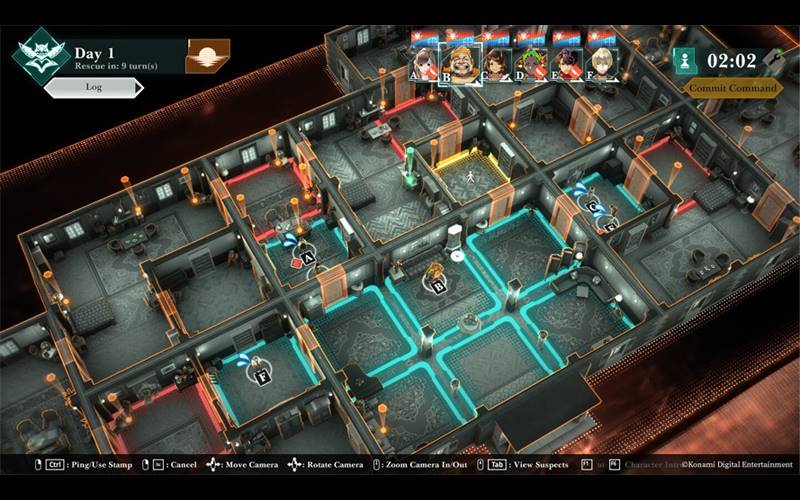800x500 pixels.
Task: Select unit marker B on the map
Action: [x=437, y=285]
